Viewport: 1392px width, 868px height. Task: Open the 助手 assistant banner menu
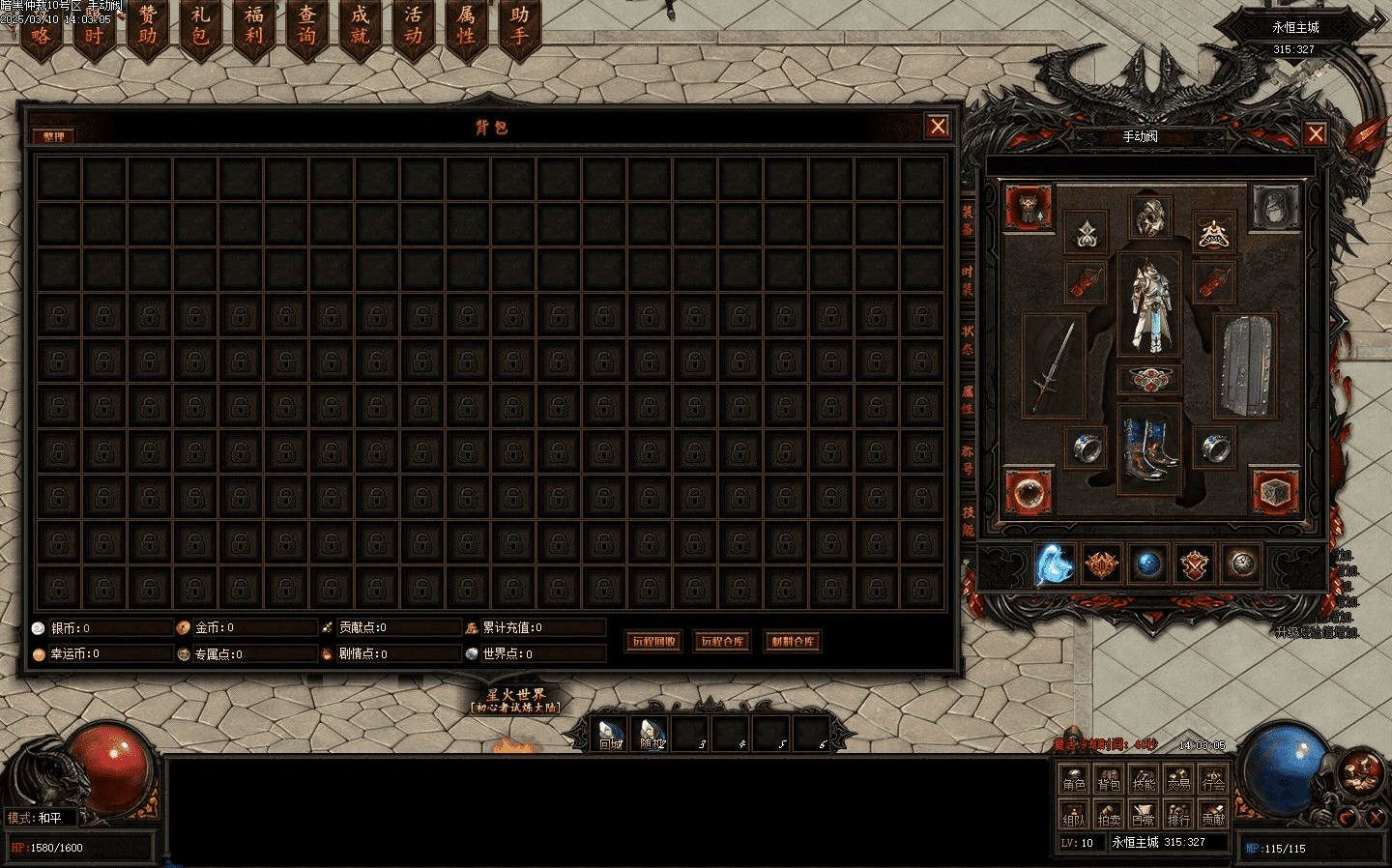(x=519, y=27)
